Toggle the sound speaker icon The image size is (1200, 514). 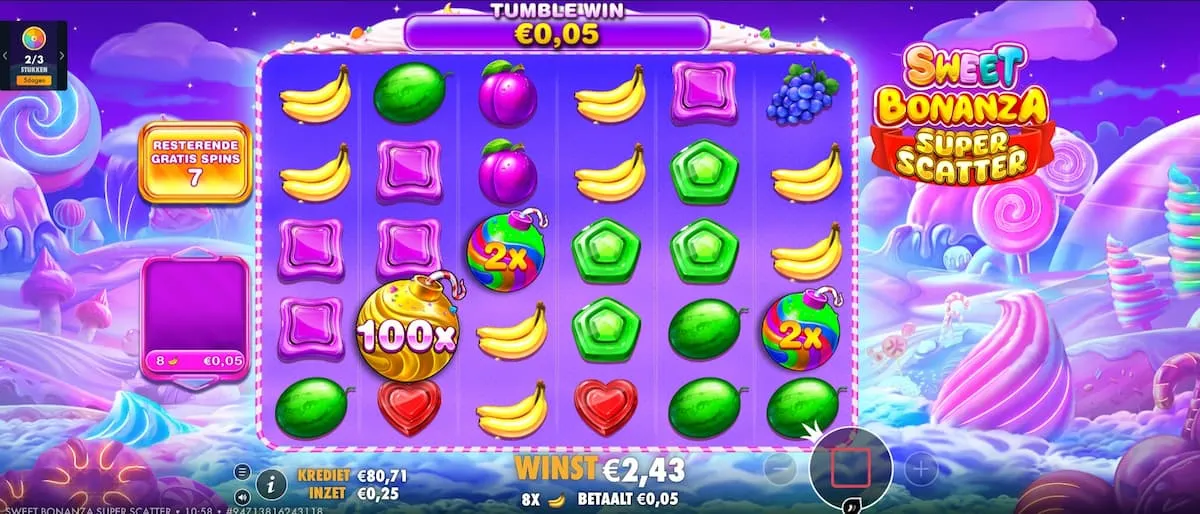[x=242, y=495]
